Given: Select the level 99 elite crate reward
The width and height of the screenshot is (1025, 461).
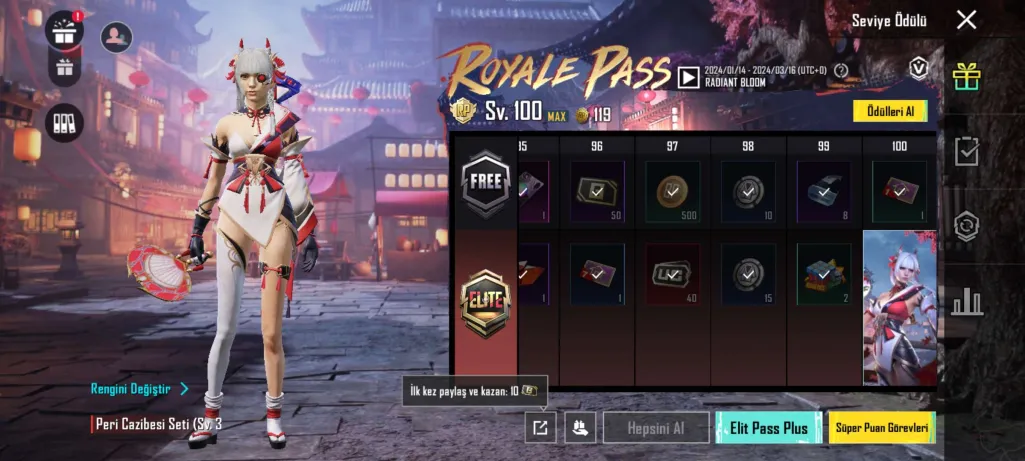Looking at the screenshot, I should pos(823,273).
